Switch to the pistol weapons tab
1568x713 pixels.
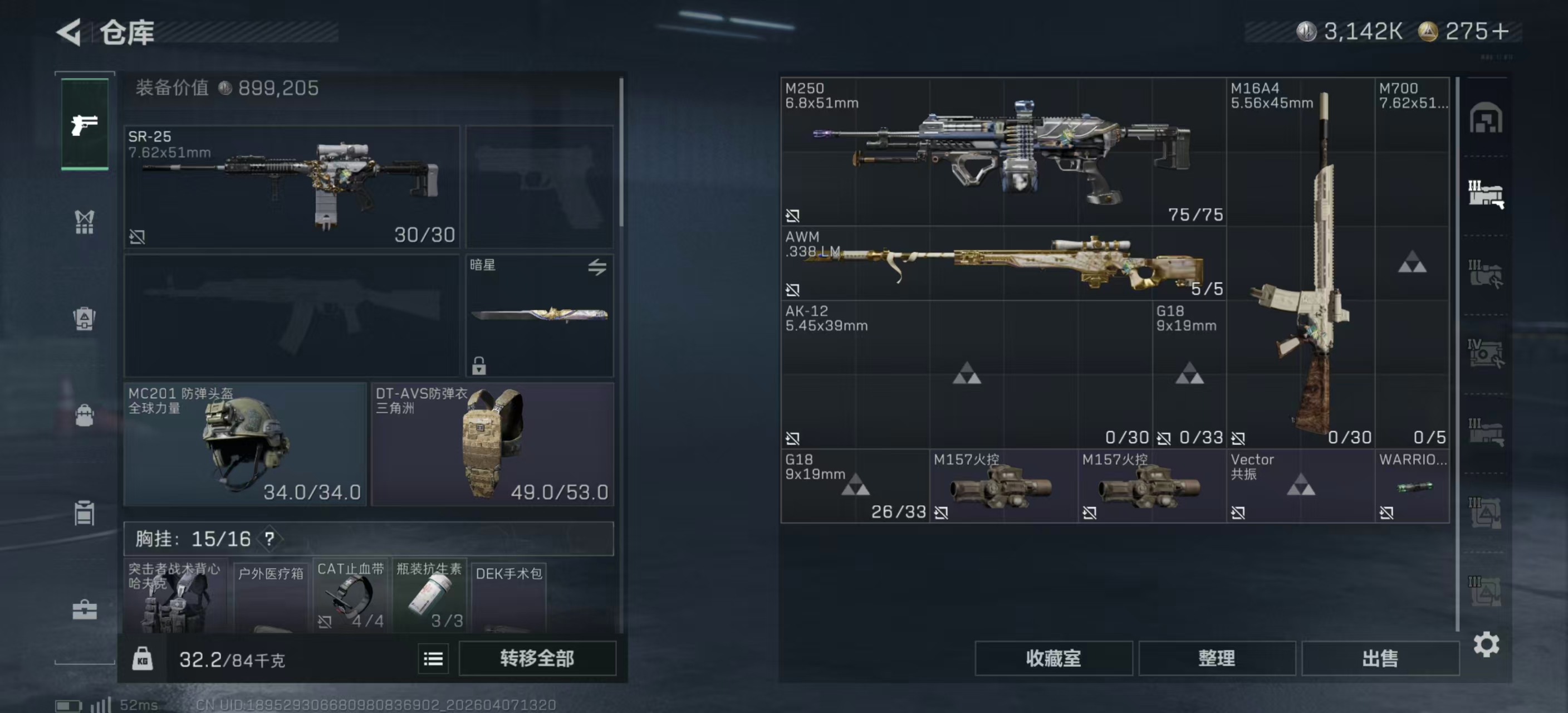coord(85,125)
